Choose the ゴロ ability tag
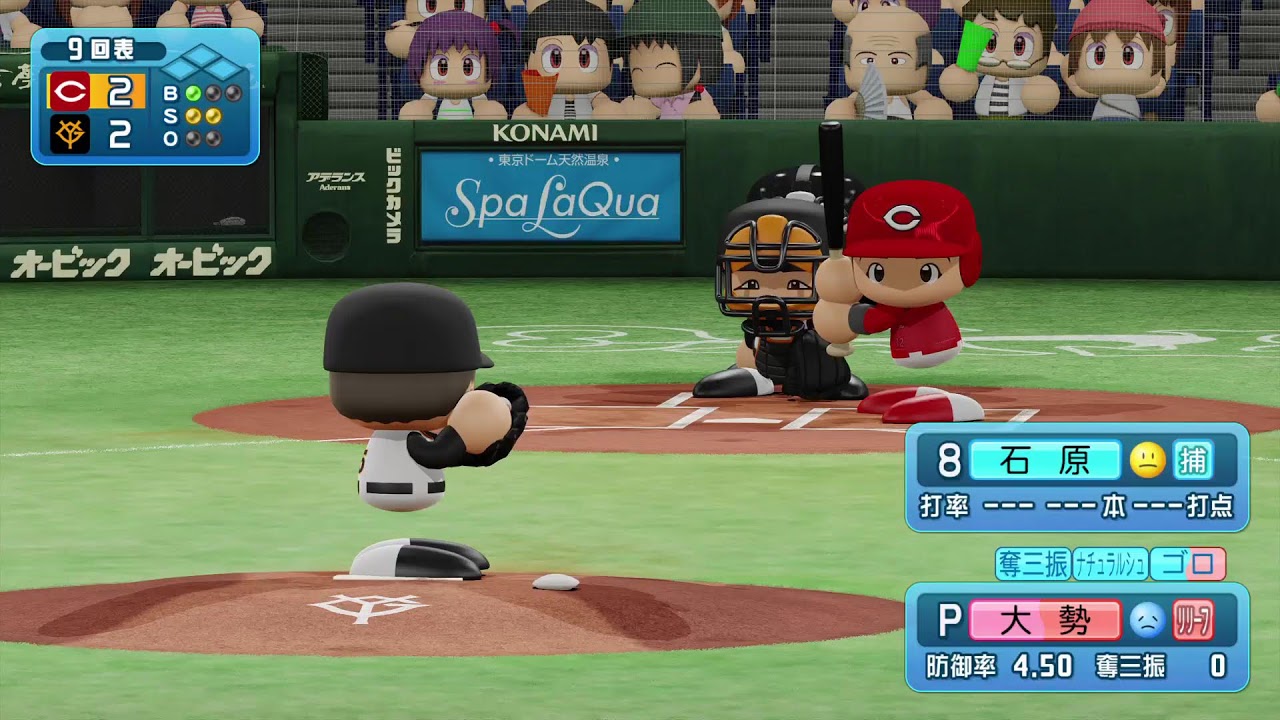Screen dimensions: 1280x720 [x=1188, y=564]
